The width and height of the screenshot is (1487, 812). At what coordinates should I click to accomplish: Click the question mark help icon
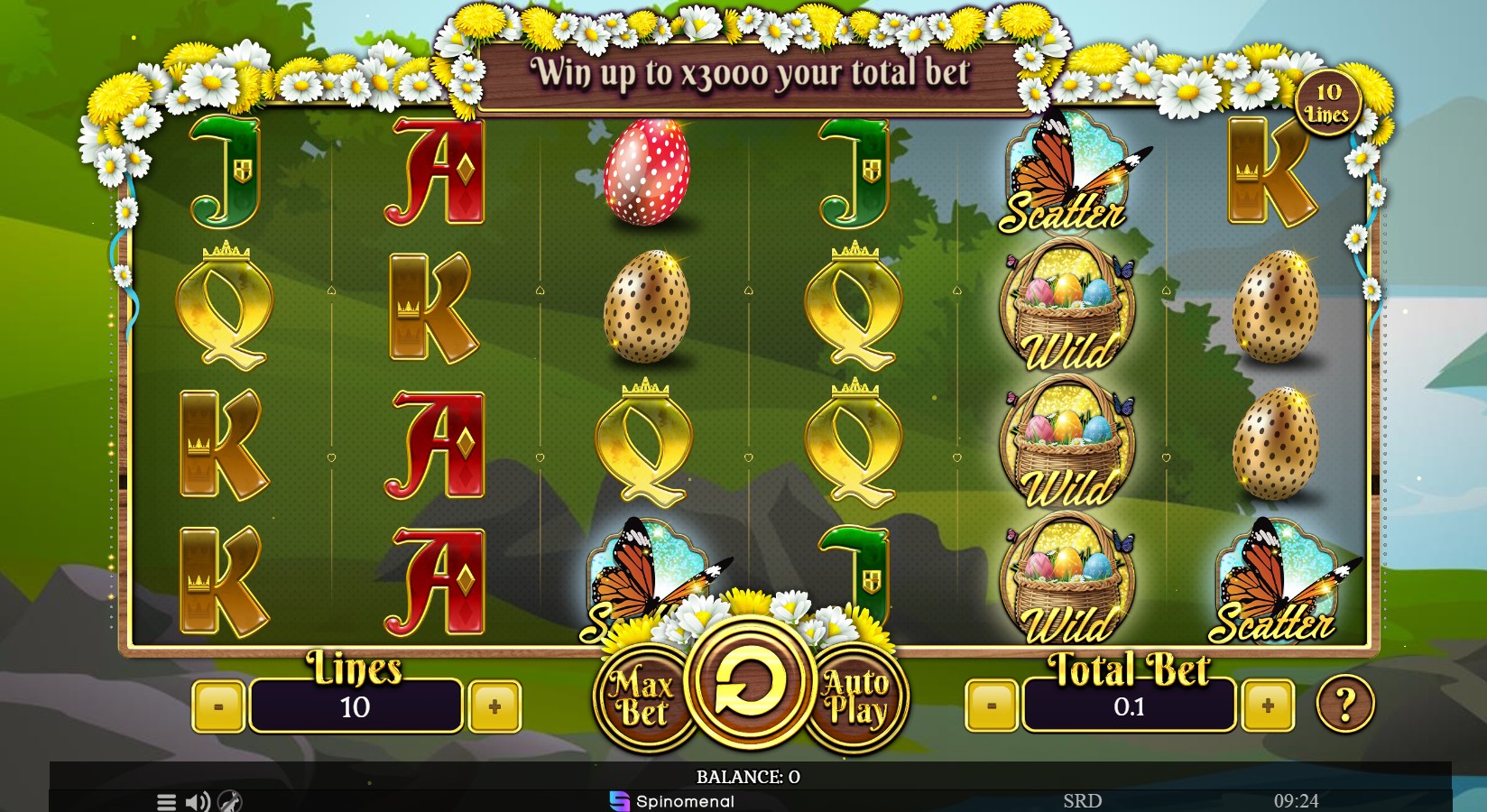point(1344,706)
